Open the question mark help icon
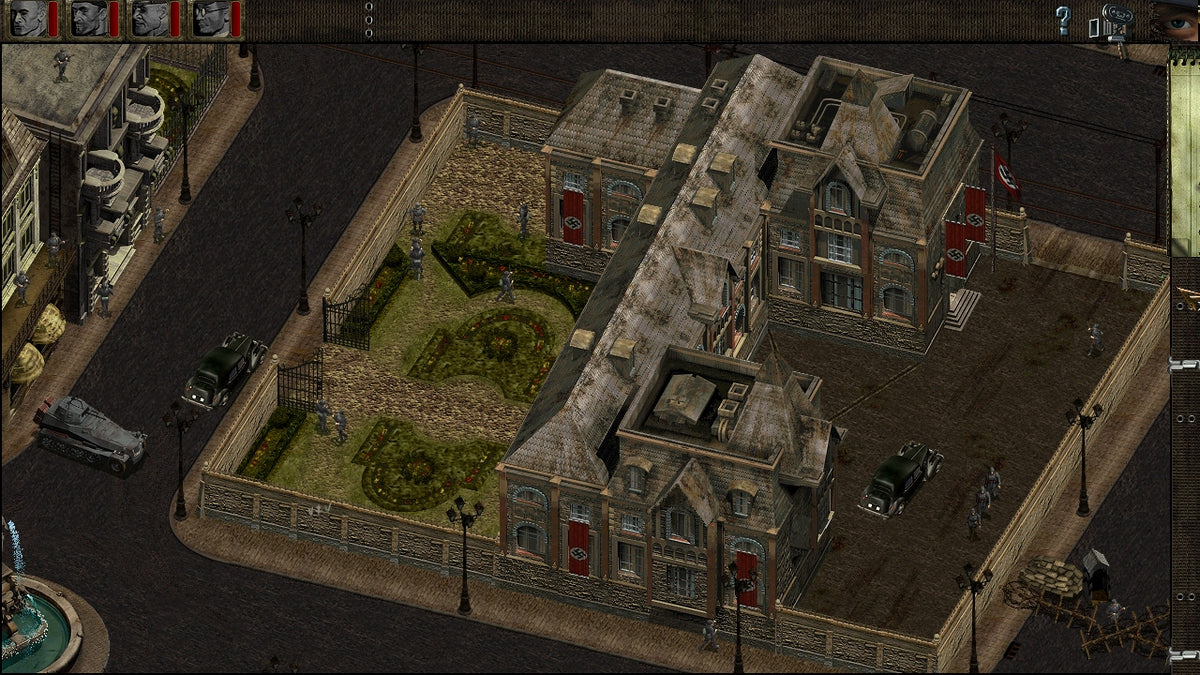 coord(1063,20)
